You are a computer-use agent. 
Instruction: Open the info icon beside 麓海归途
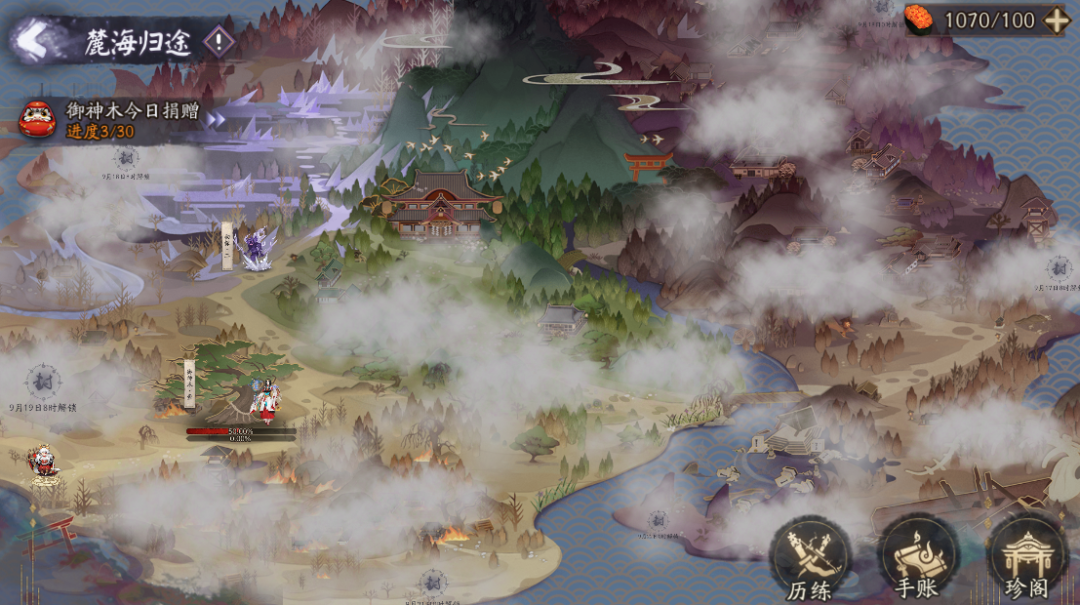click(x=218, y=41)
